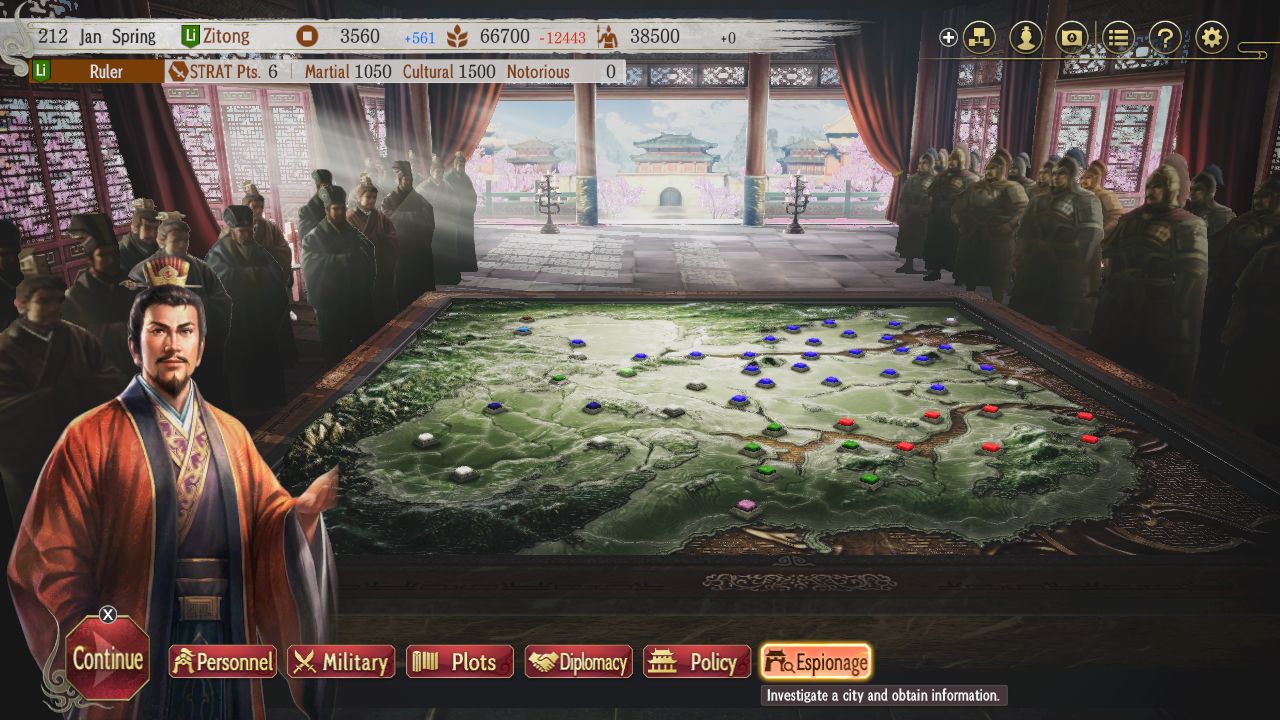Open the Diplomacy menu

click(578, 662)
